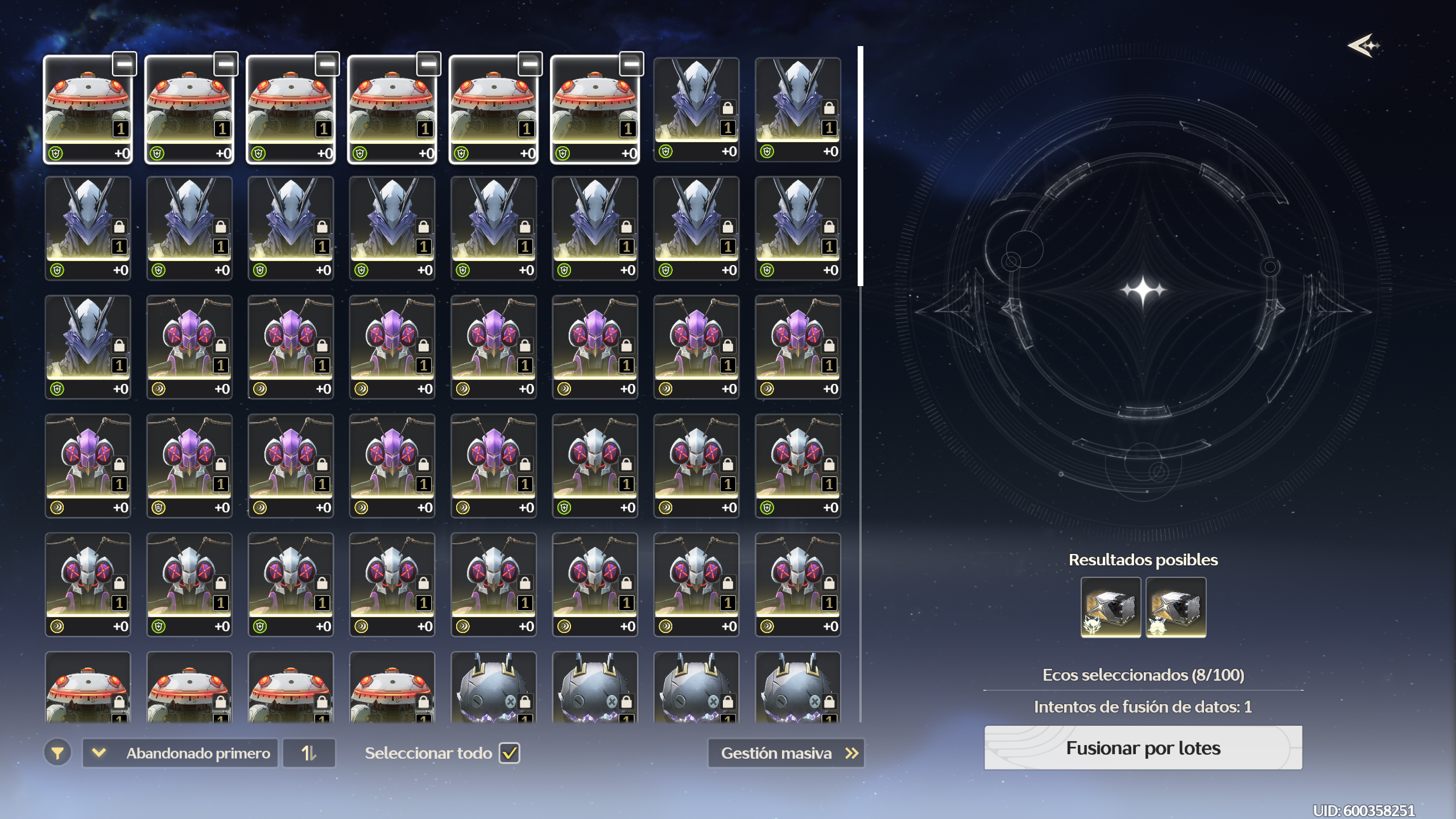Screen dimensions: 1456x819
Task: Click the echo list scrollbar
Action: click(861, 166)
